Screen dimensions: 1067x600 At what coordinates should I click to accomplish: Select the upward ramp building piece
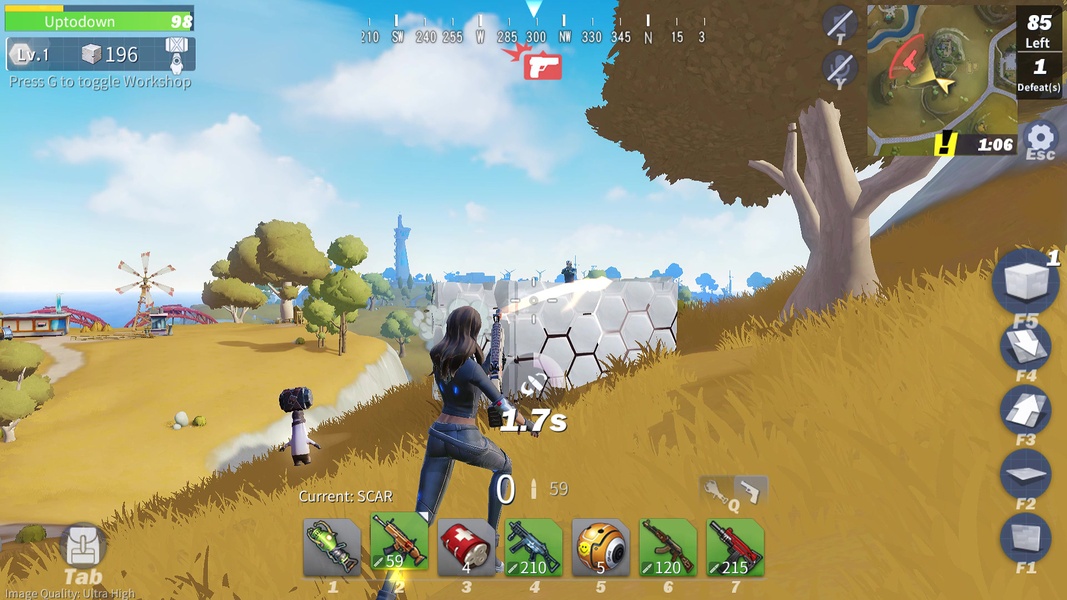(1025, 409)
